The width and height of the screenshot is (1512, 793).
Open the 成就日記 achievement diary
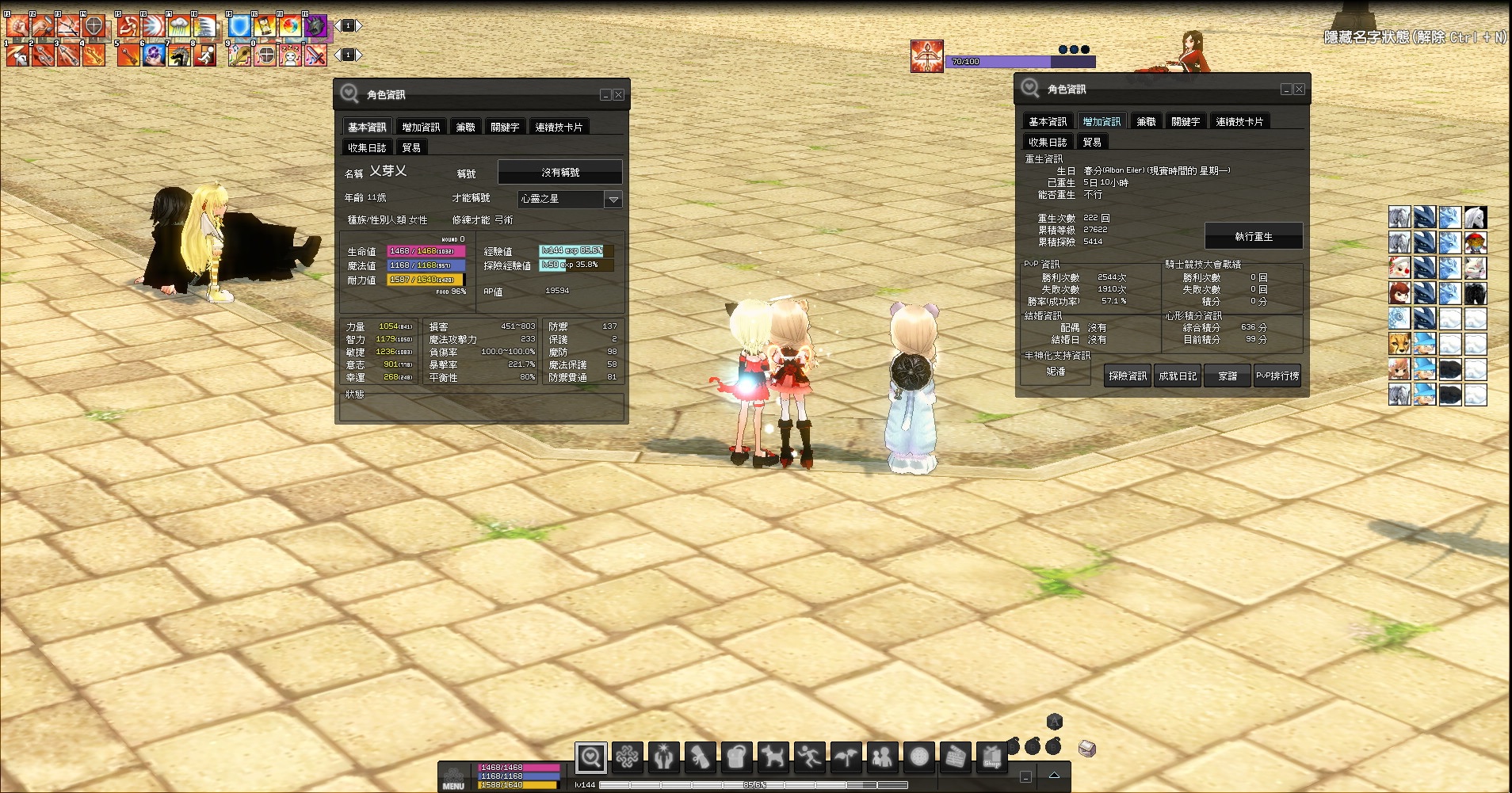click(1178, 376)
